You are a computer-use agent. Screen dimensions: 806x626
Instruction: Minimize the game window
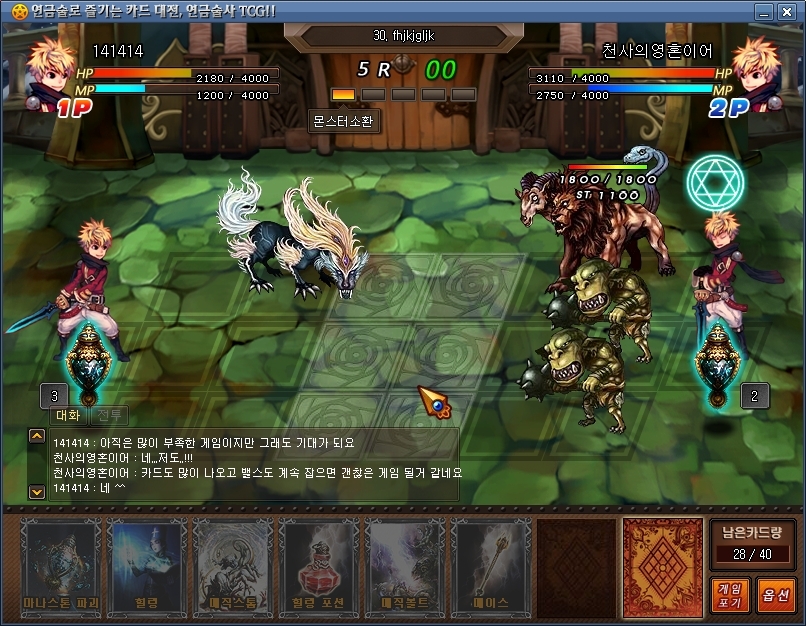click(x=764, y=12)
